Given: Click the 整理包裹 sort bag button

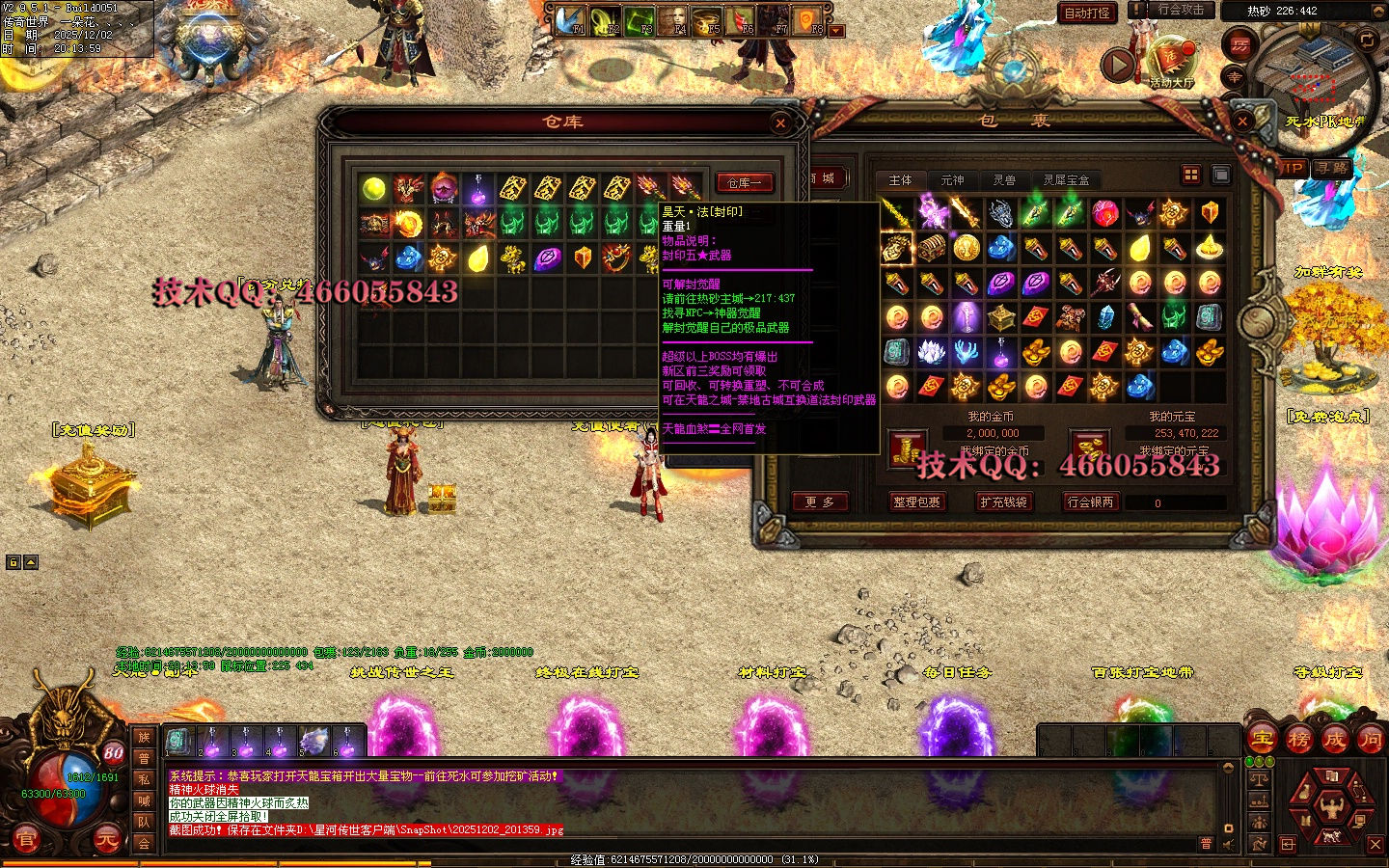Looking at the screenshot, I should (916, 502).
